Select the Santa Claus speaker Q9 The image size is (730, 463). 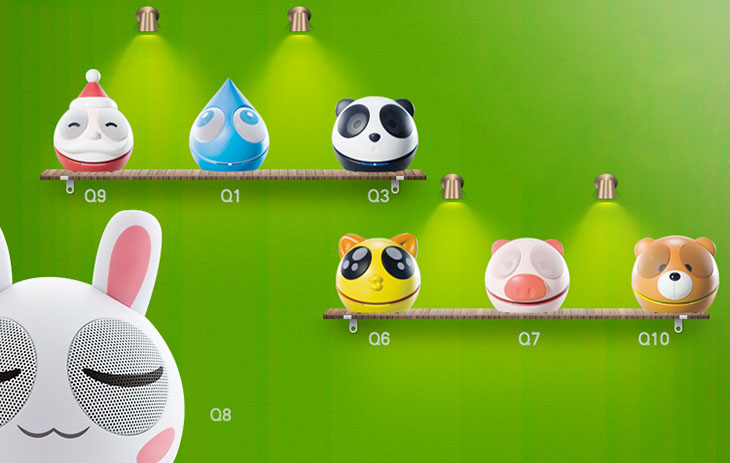(93, 129)
